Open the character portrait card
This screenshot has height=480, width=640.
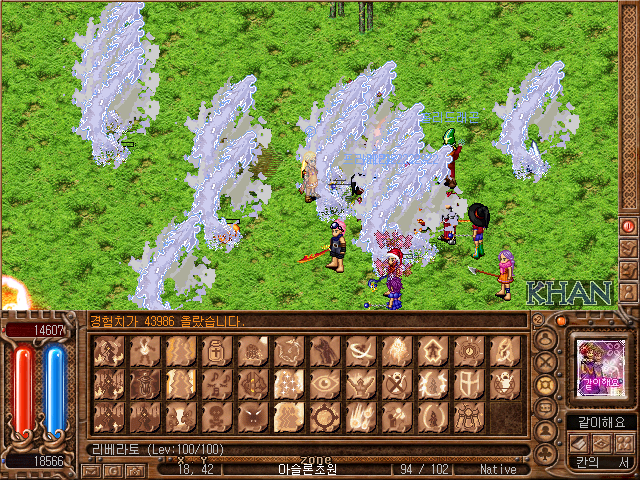click(596, 367)
